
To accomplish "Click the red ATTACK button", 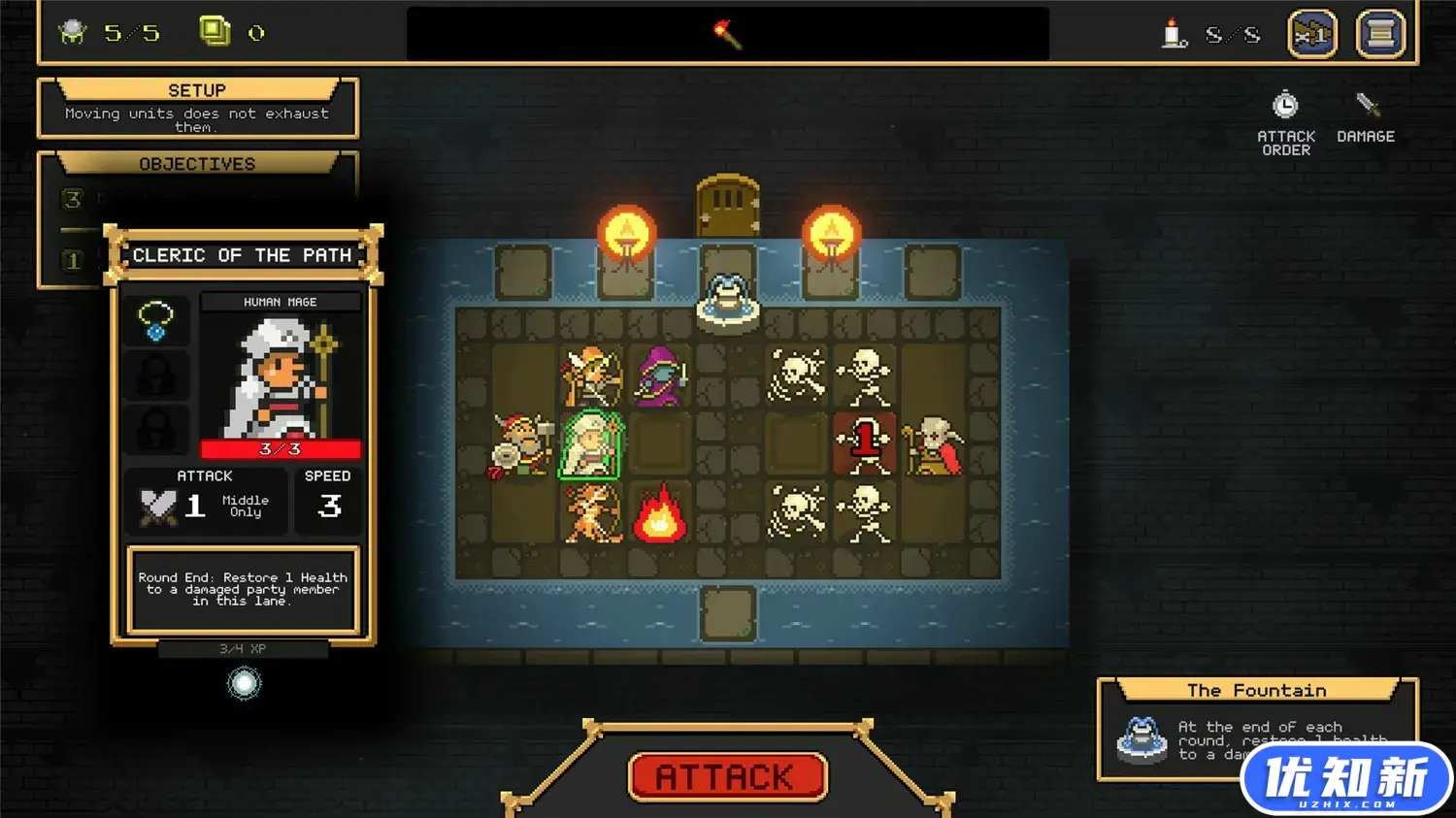I will pos(727,777).
